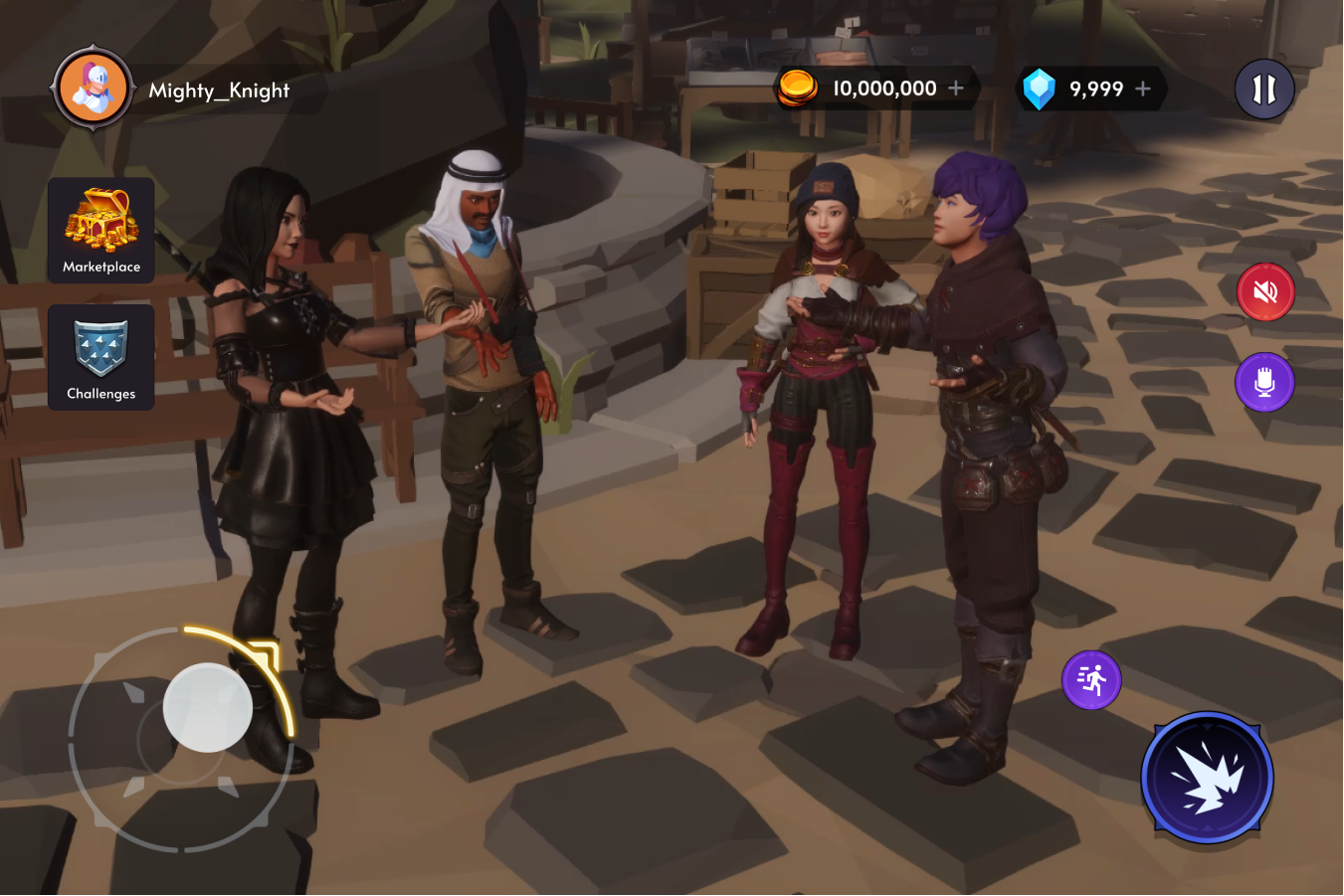This screenshot has width=1344, height=896.
Task: Buy more coins via the plus button
Action: (x=956, y=88)
